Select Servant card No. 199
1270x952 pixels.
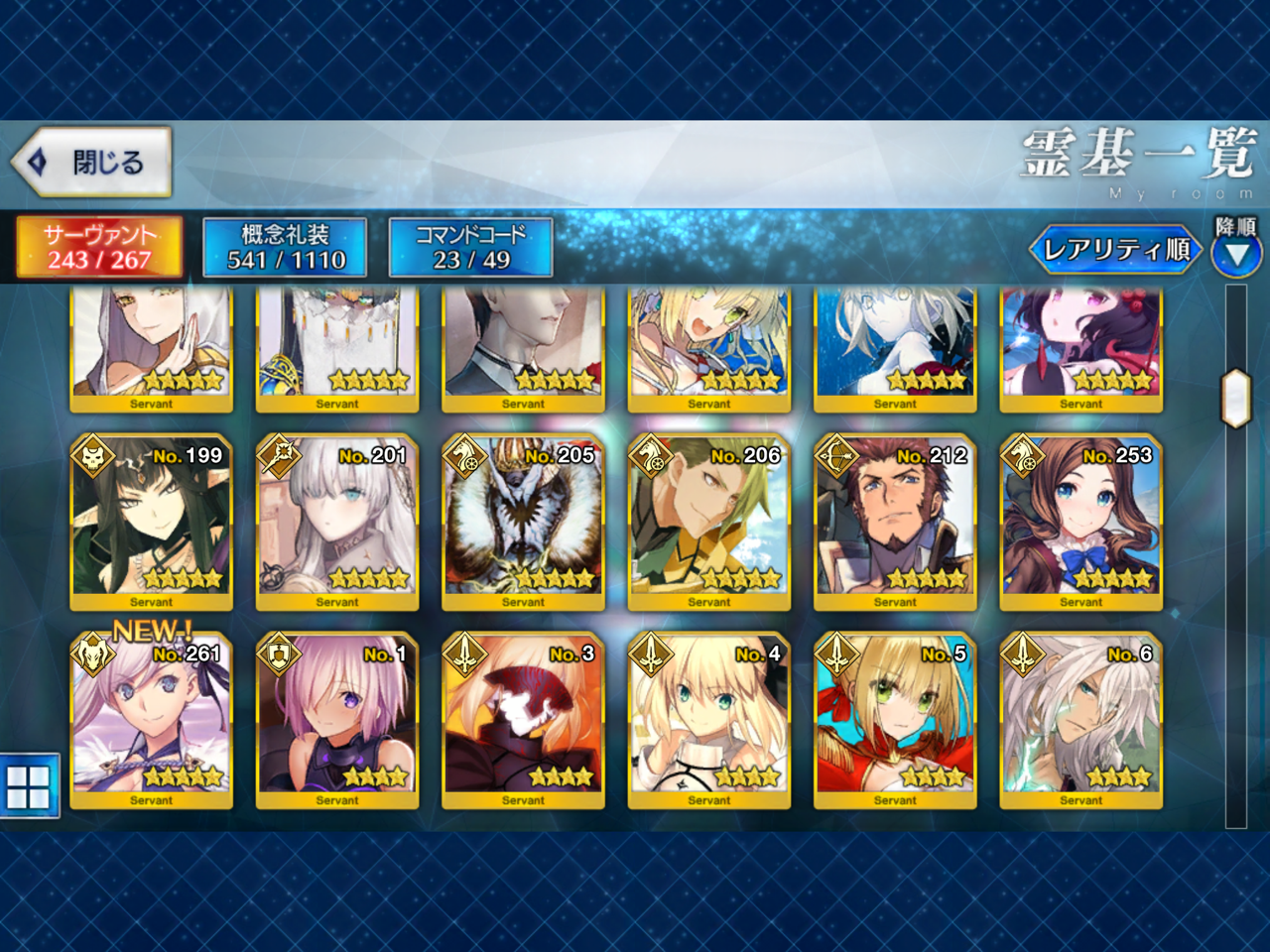click(151, 522)
